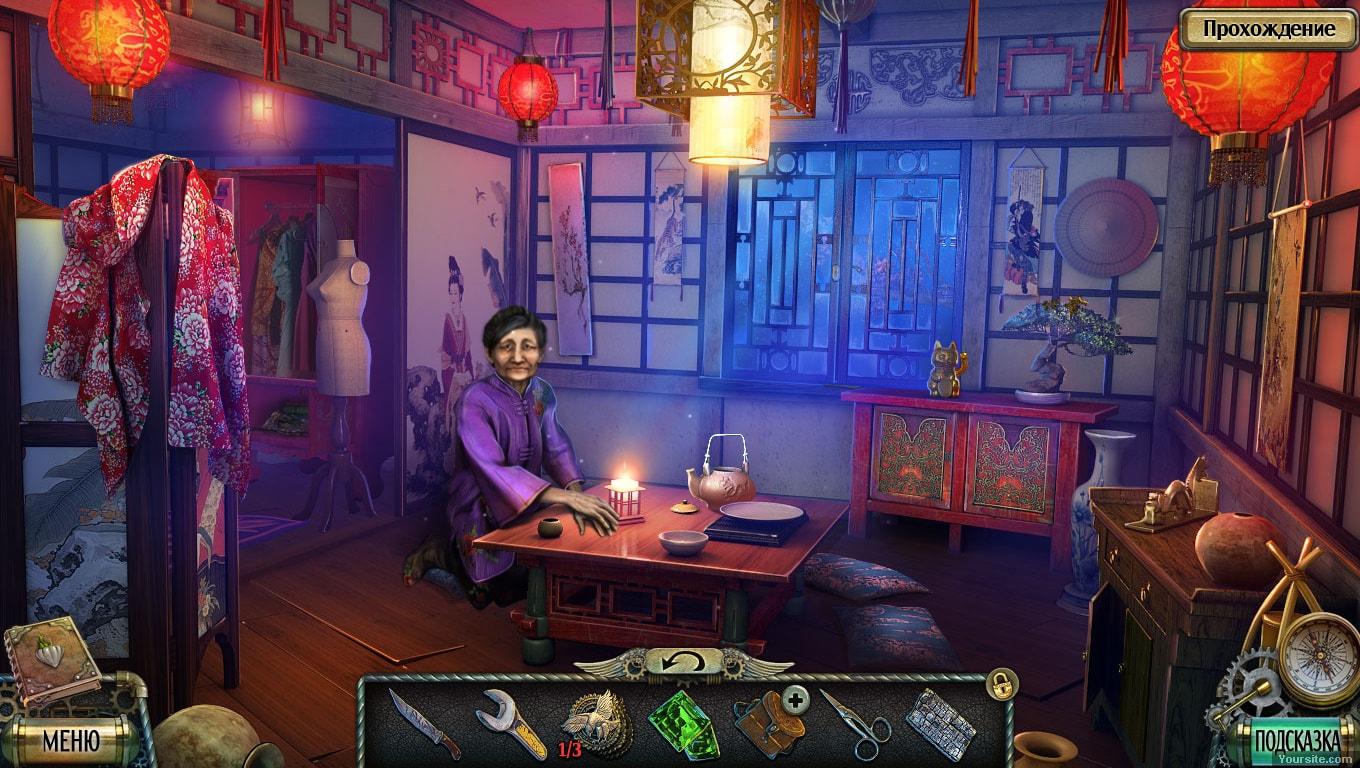Use the ПОДСКАЗКА hint button
The width and height of the screenshot is (1360, 768).
[x=1296, y=741]
